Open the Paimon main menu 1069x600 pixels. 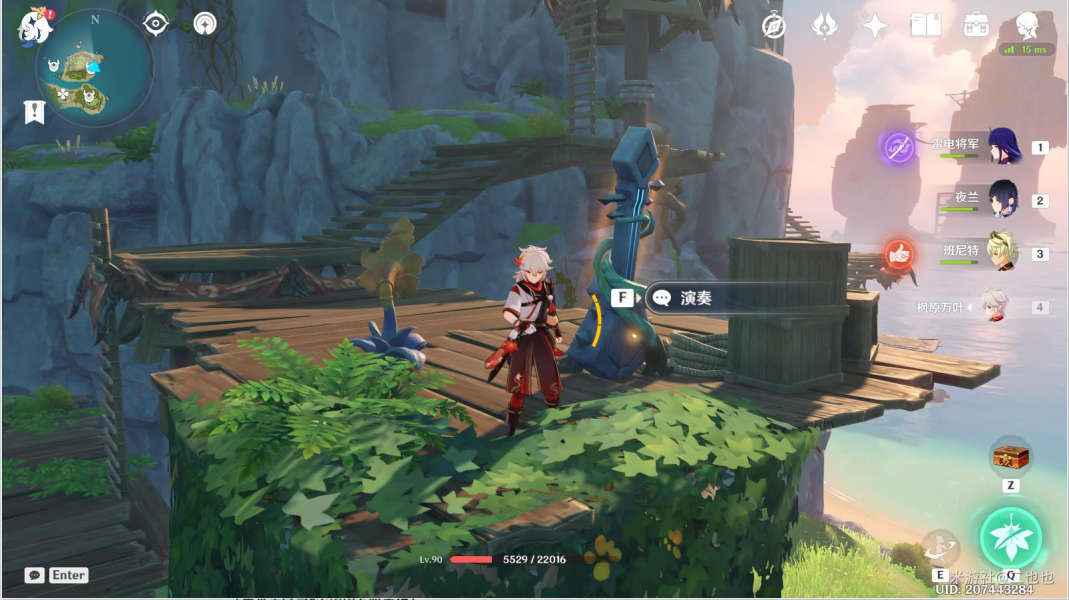click(x=35, y=27)
